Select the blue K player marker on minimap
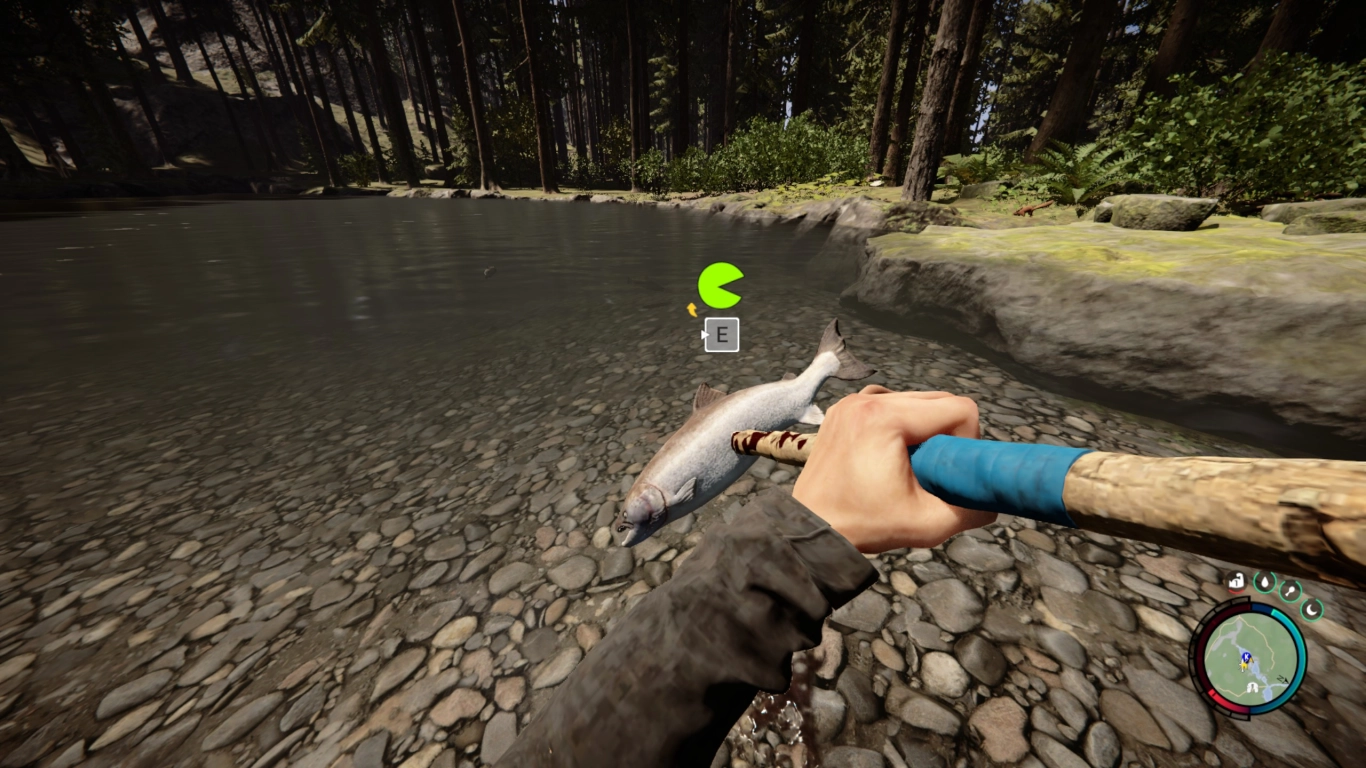 click(1246, 656)
